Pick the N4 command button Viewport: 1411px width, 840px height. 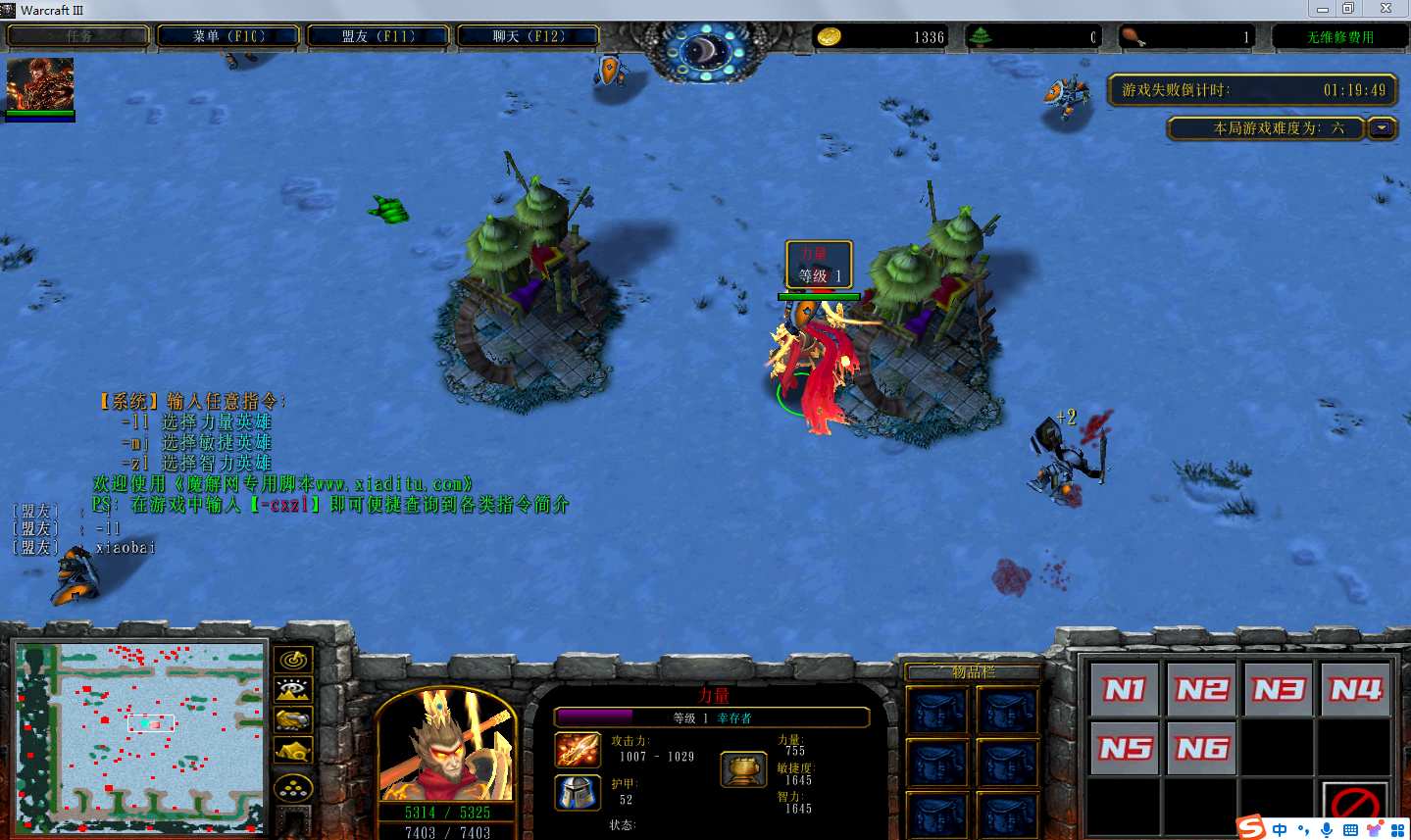pyautogui.click(x=1356, y=690)
